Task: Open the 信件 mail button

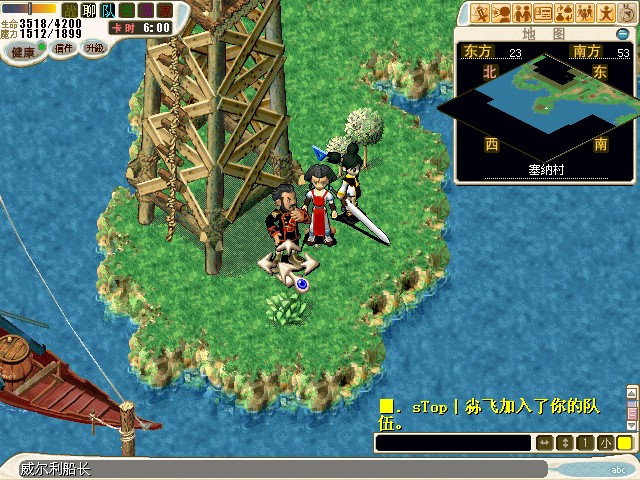Action: click(x=64, y=48)
